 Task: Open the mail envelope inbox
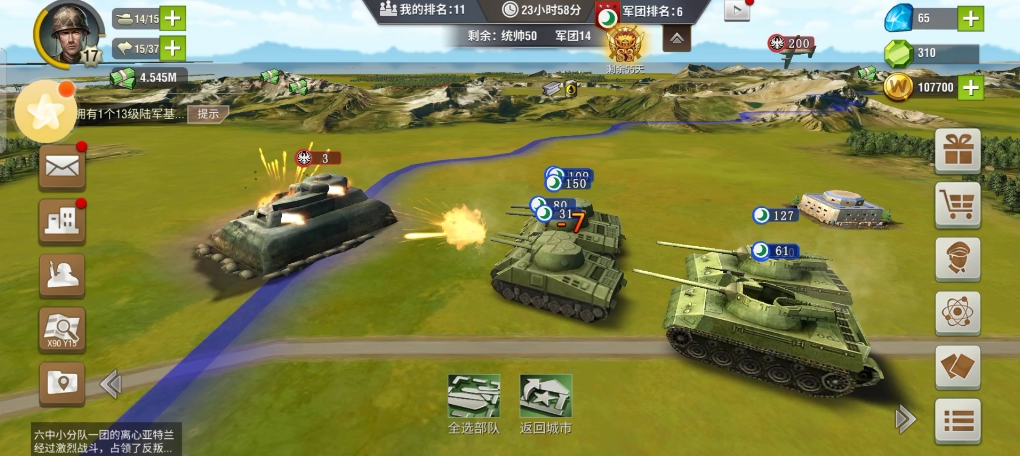(x=62, y=167)
